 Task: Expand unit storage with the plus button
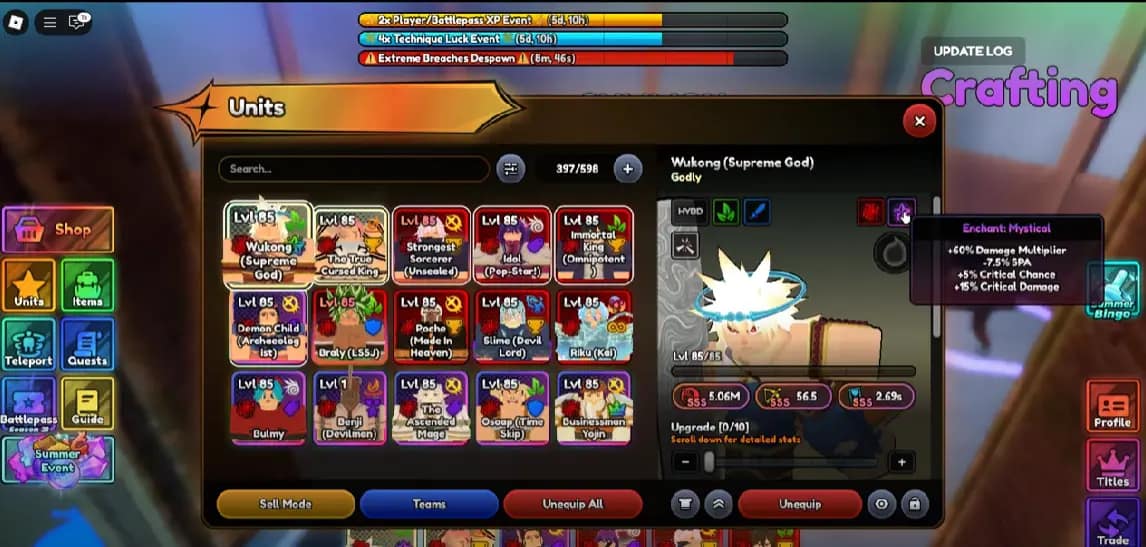627,169
